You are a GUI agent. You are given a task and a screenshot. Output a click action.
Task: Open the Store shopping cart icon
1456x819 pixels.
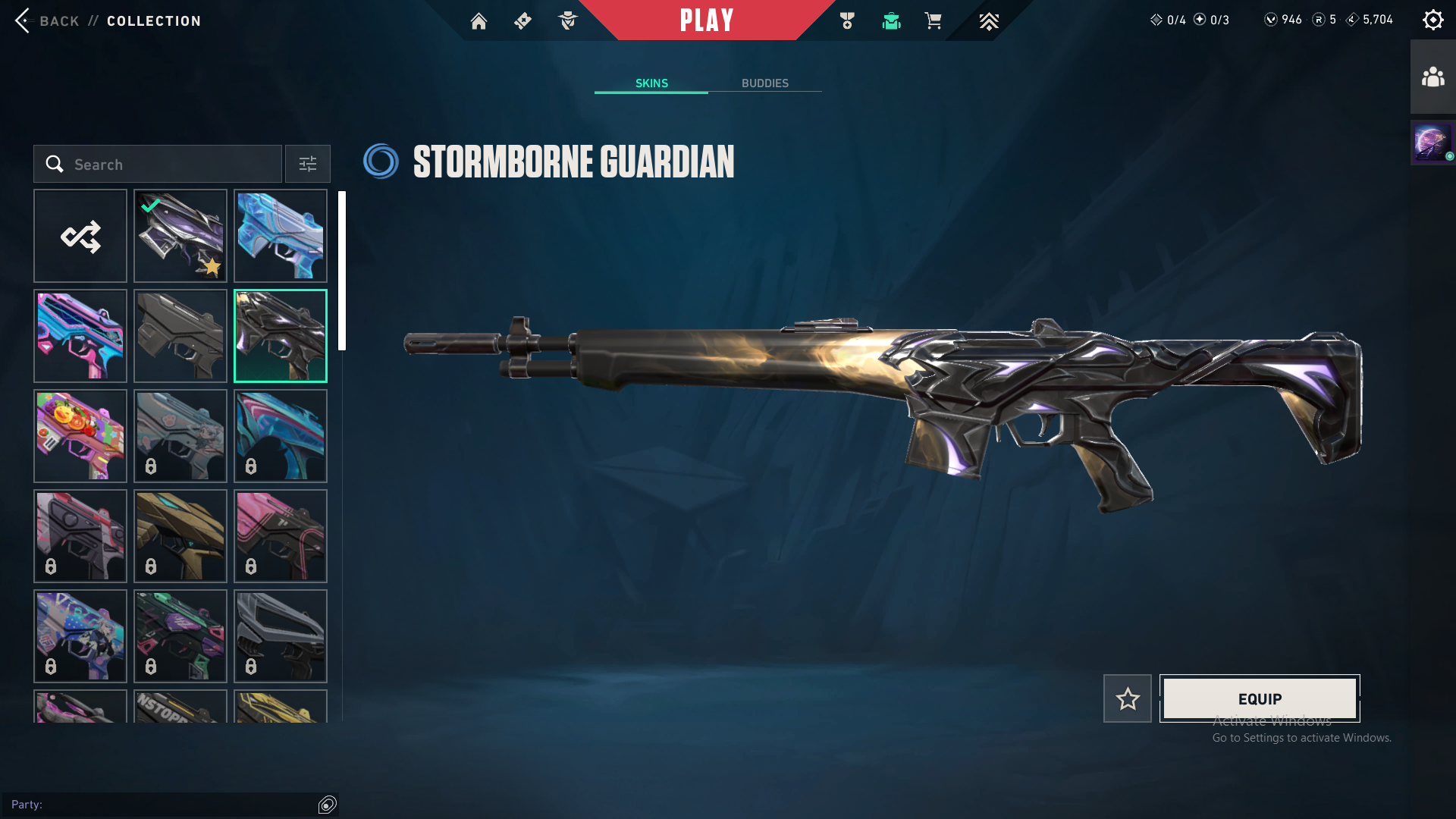(x=933, y=21)
